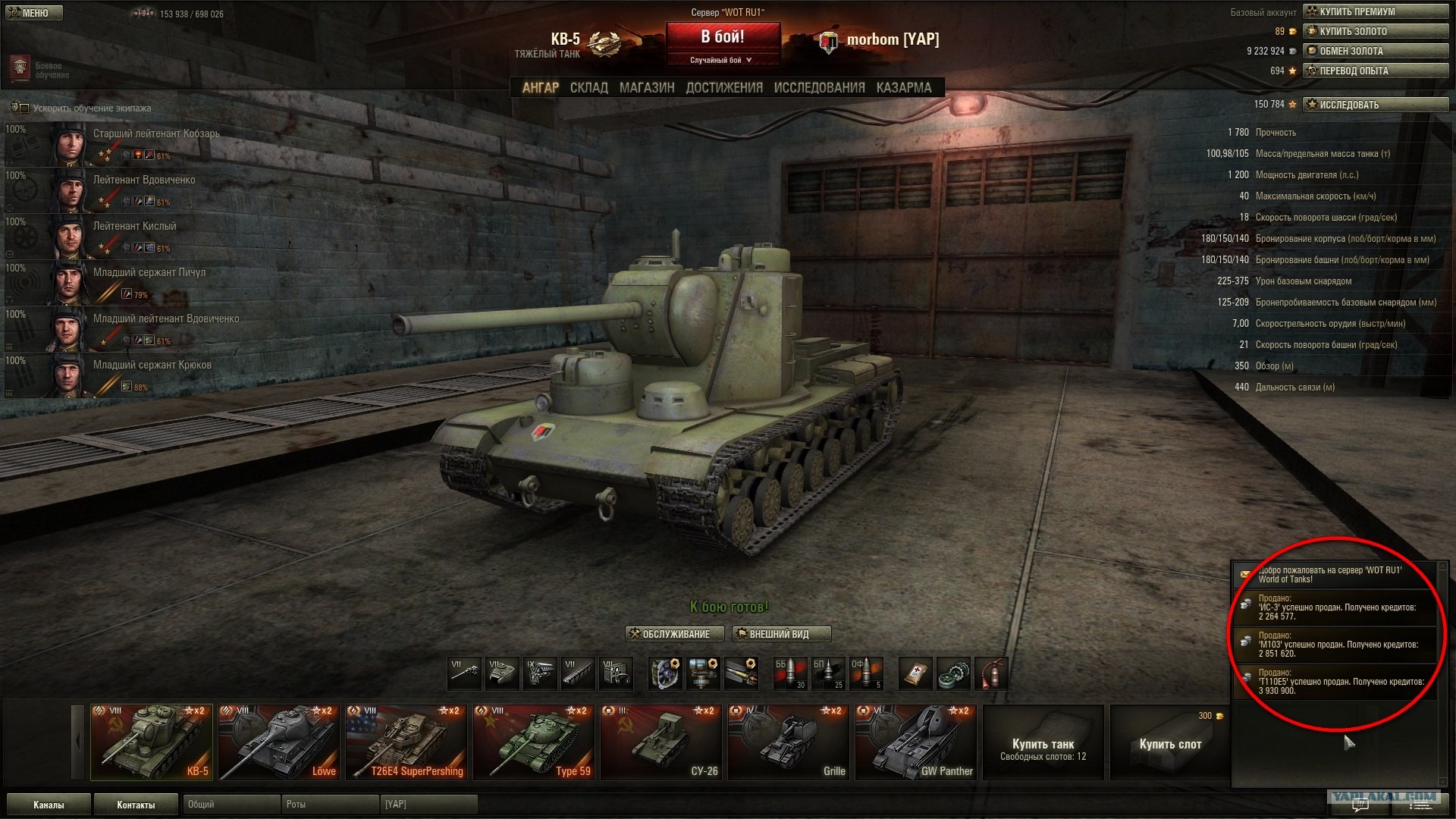Switch to the КАЗАРМА tab
1456x819 pixels.
pyautogui.click(x=903, y=88)
